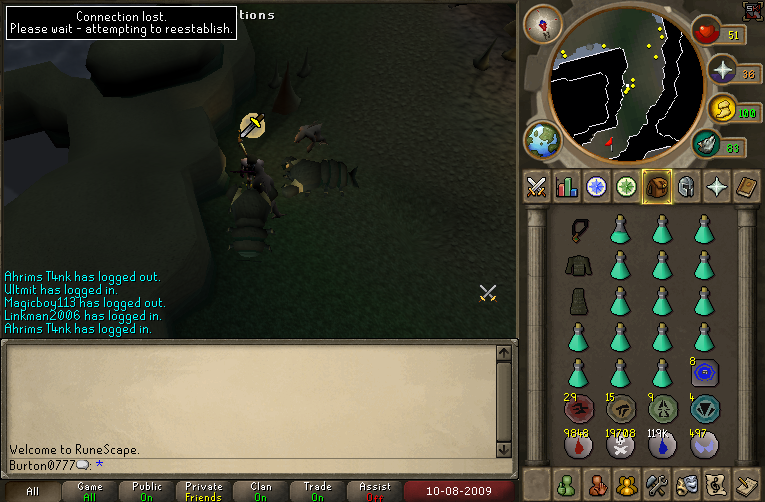Open the skills stats tab
765x502 pixels.
pos(567,187)
